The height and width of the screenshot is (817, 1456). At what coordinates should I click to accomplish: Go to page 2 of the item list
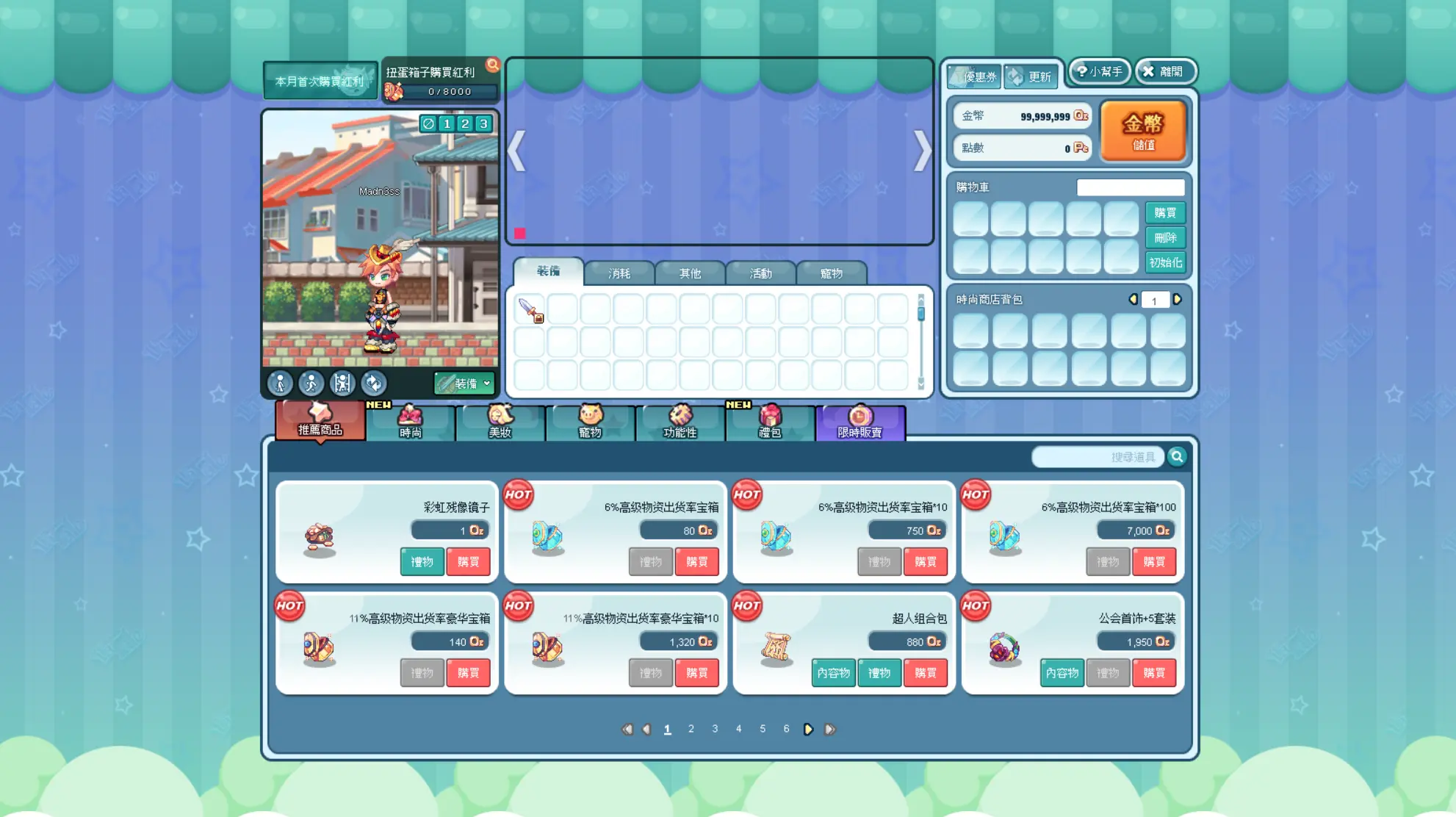pyautogui.click(x=691, y=729)
